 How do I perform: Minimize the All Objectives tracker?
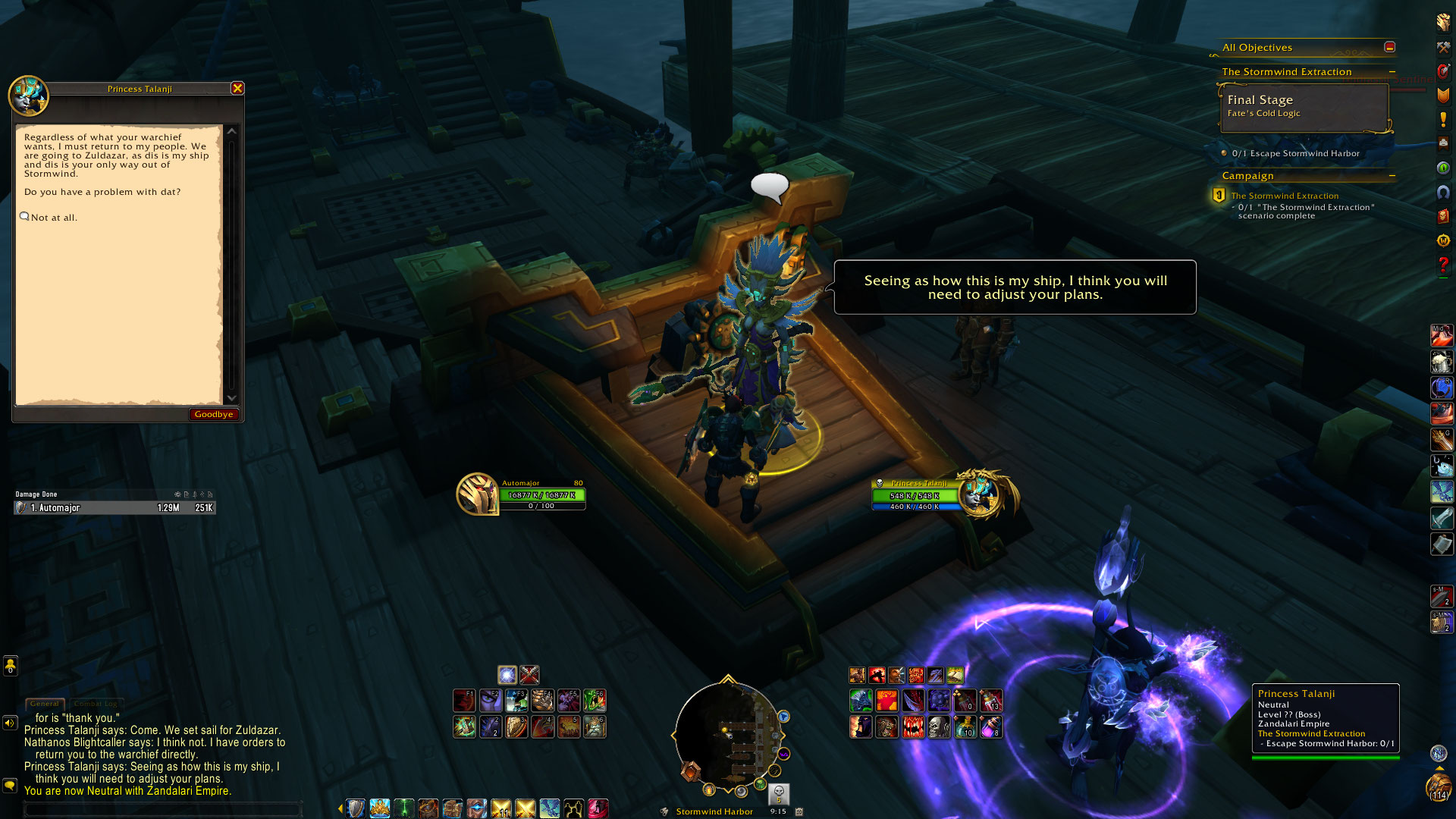coord(1389,47)
